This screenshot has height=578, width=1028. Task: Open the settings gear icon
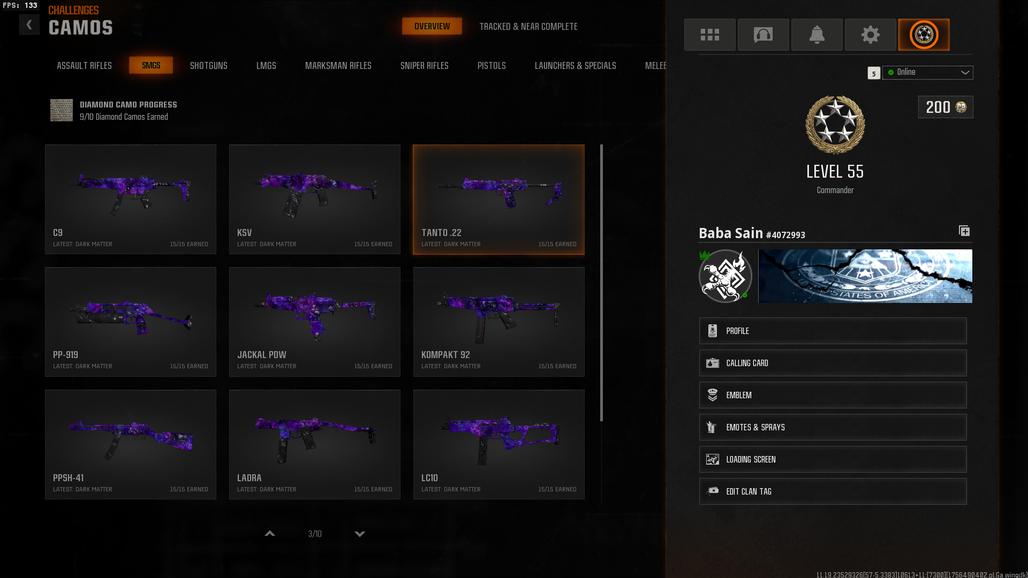click(870, 35)
